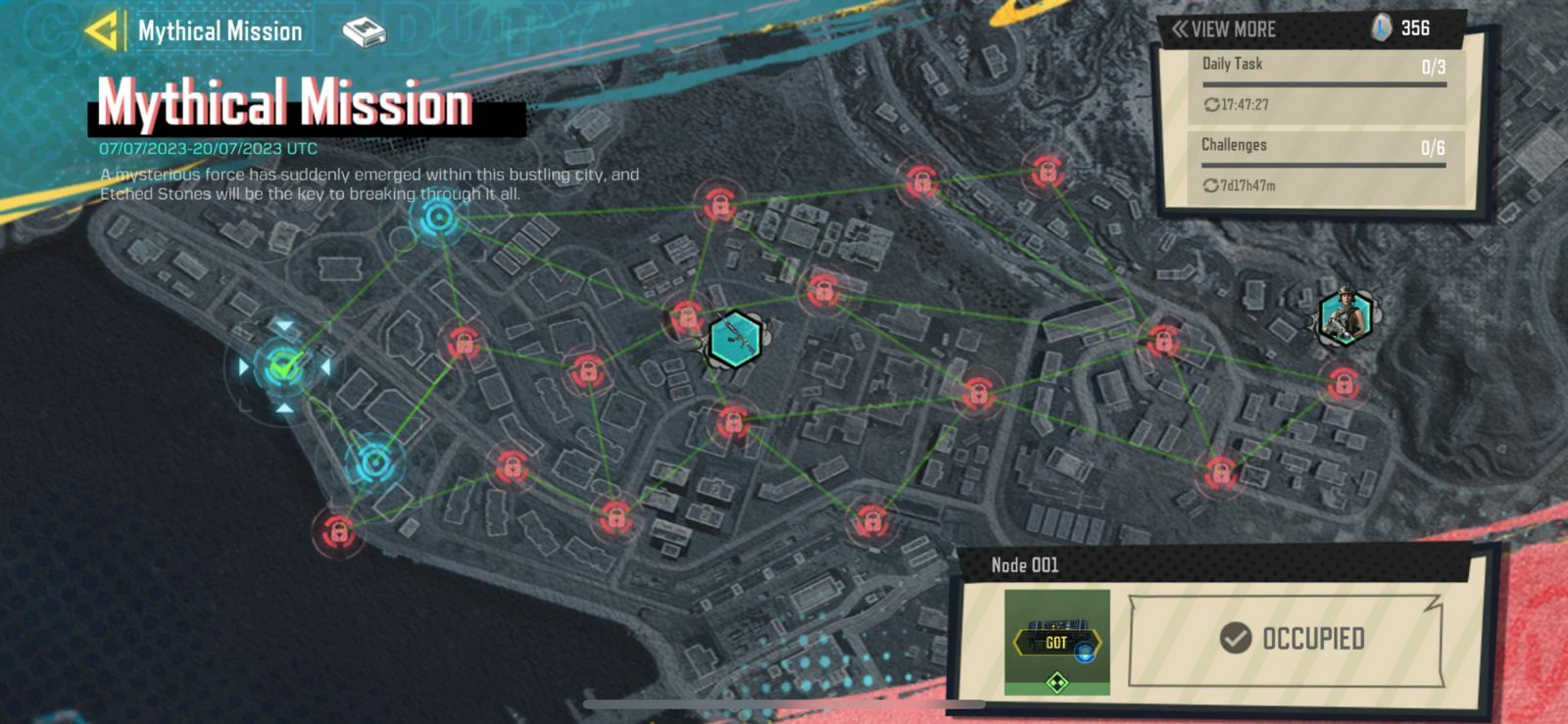Select the weapon hexagon node at map center
The width and height of the screenshot is (1568, 724).
click(733, 337)
